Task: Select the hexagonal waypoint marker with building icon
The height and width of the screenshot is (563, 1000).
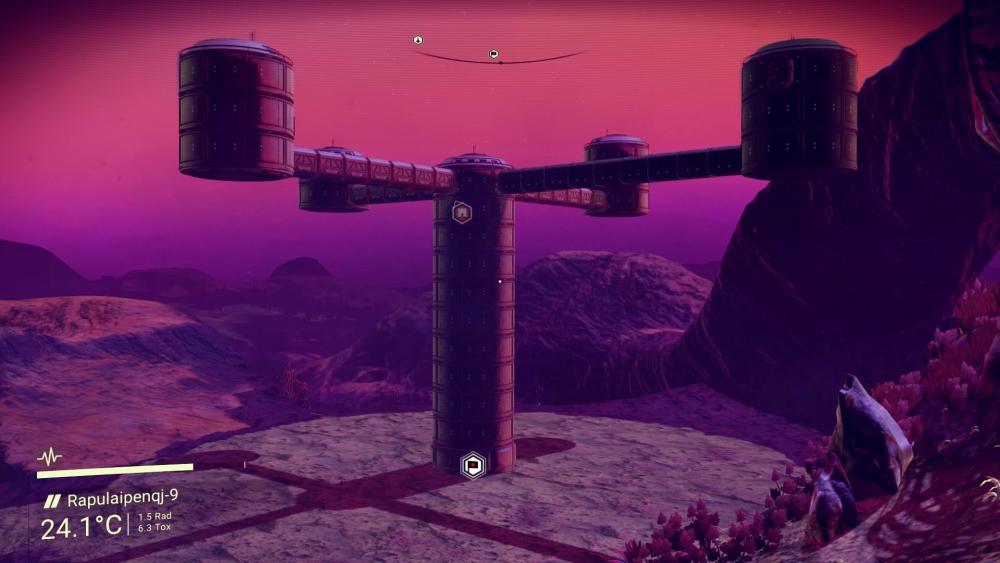Action: click(x=462, y=211)
